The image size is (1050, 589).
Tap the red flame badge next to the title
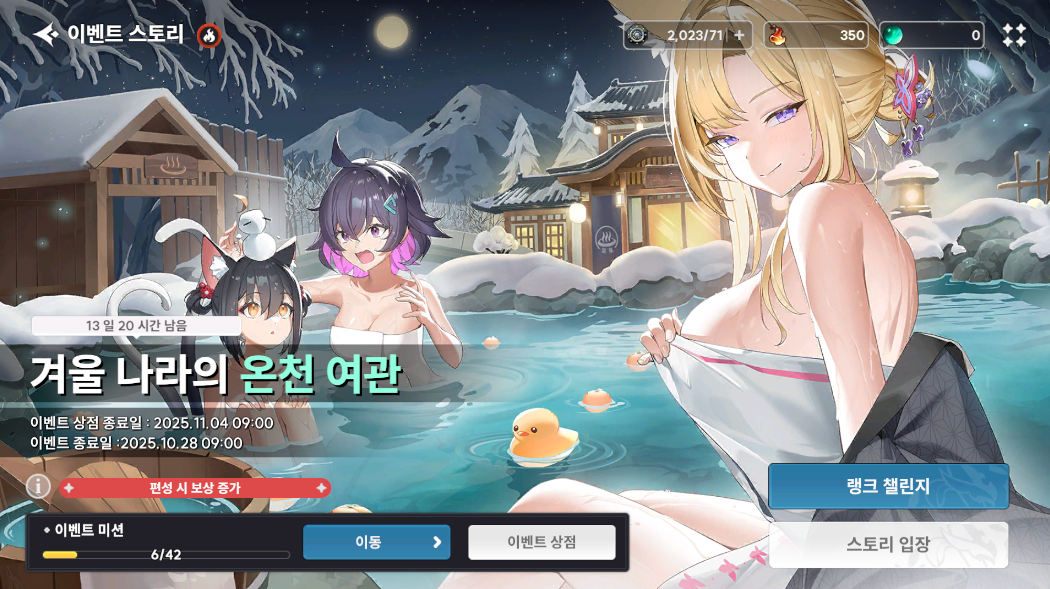[x=209, y=35]
